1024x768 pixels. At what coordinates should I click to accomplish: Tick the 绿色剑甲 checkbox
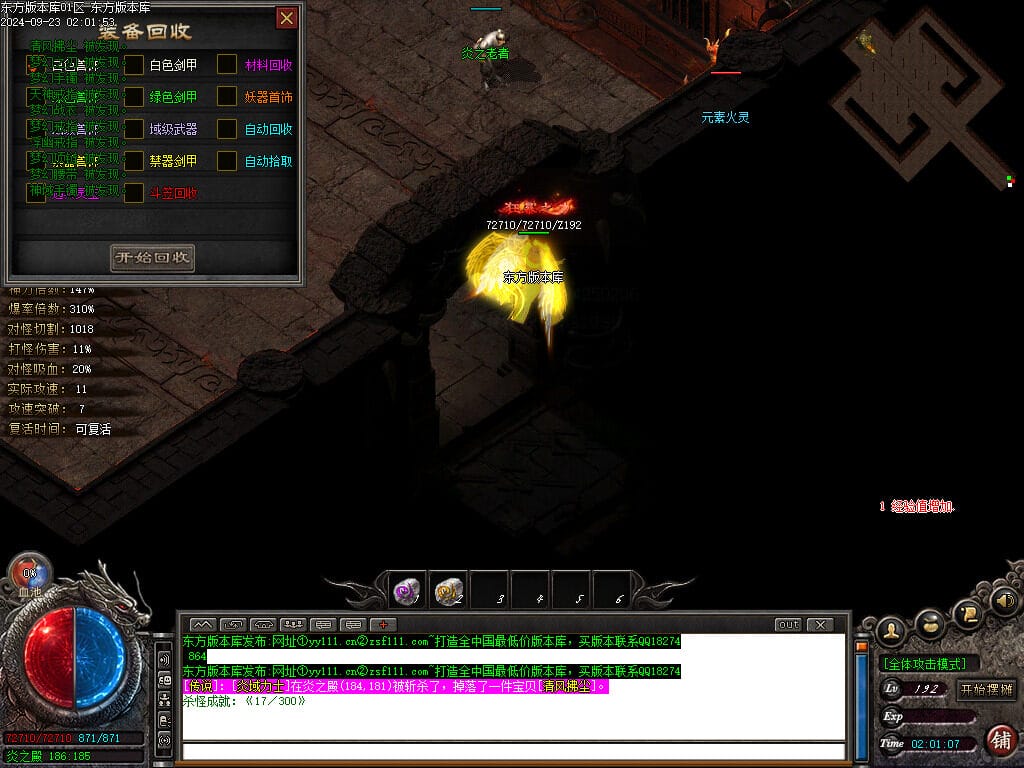point(134,97)
